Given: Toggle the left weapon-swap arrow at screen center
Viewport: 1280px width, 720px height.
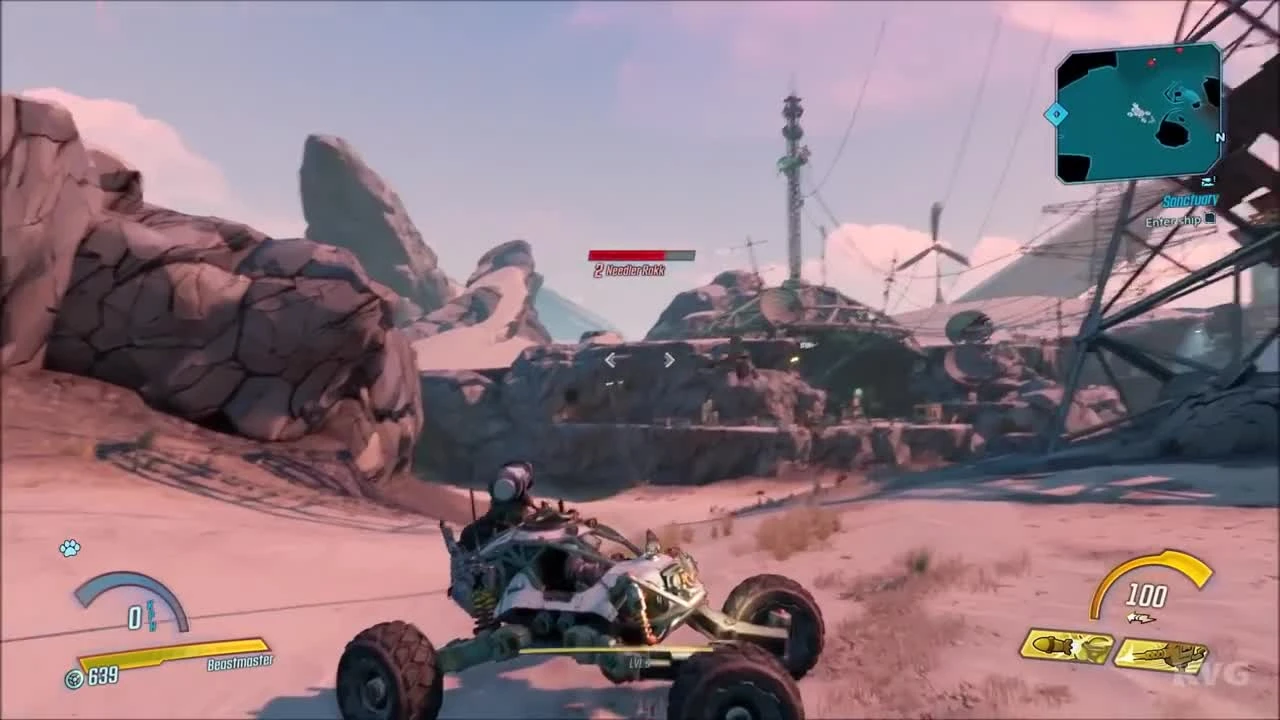Looking at the screenshot, I should pyautogui.click(x=610, y=360).
